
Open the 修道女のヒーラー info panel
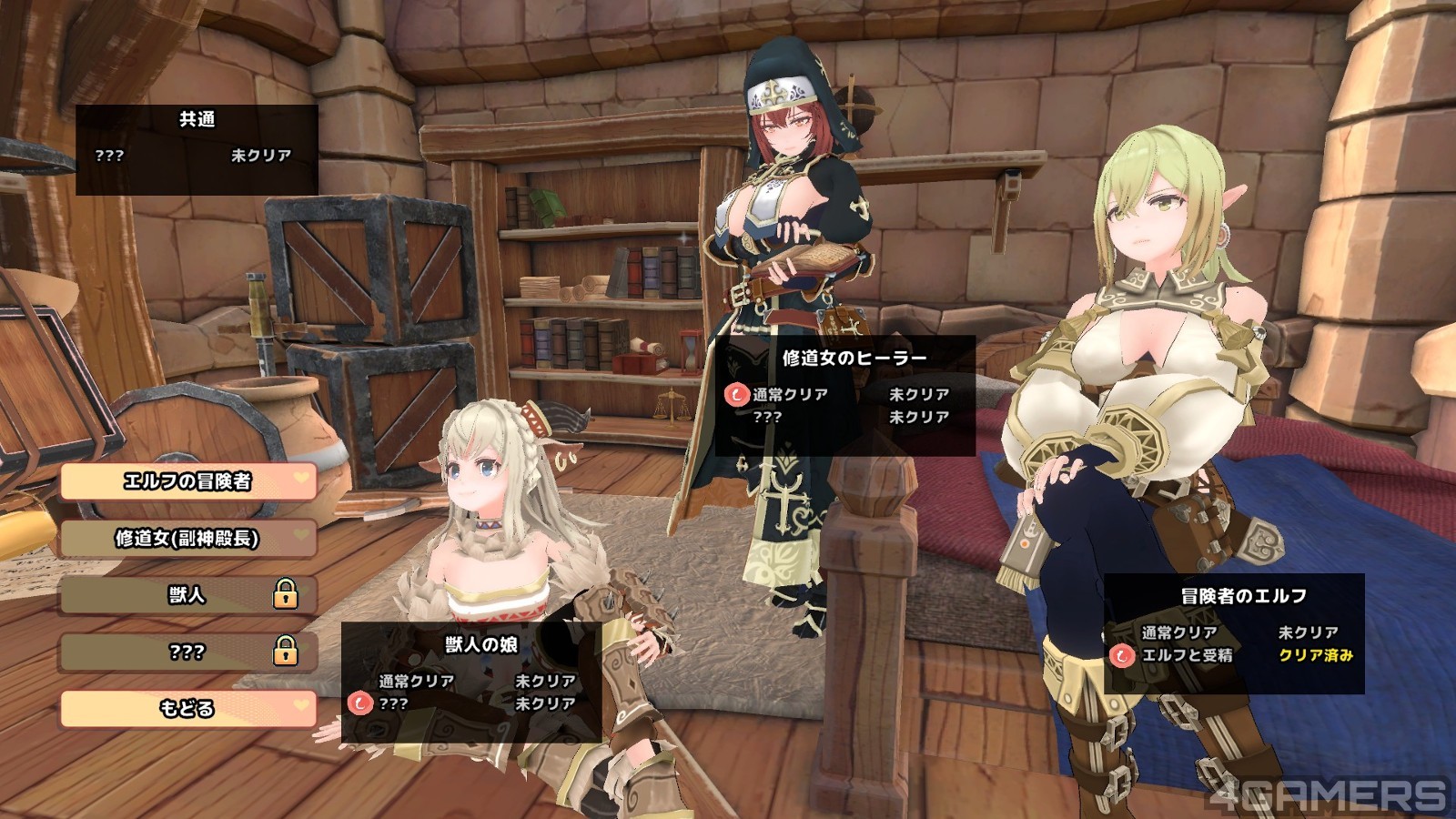click(x=845, y=394)
